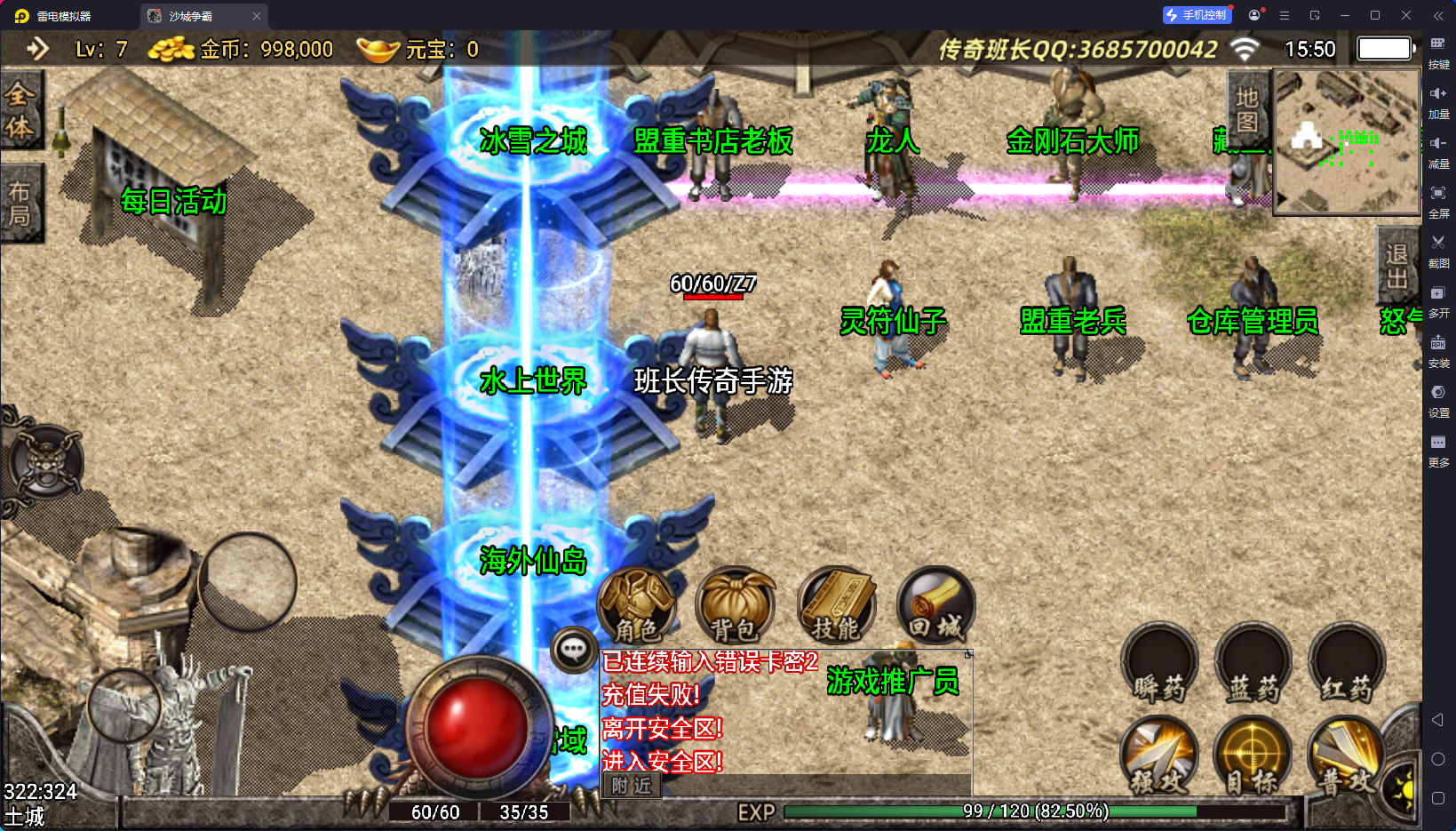Use the 红药 health potion slot
This screenshot has height=831, width=1456.
pyautogui.click(x=1347, y=665)
